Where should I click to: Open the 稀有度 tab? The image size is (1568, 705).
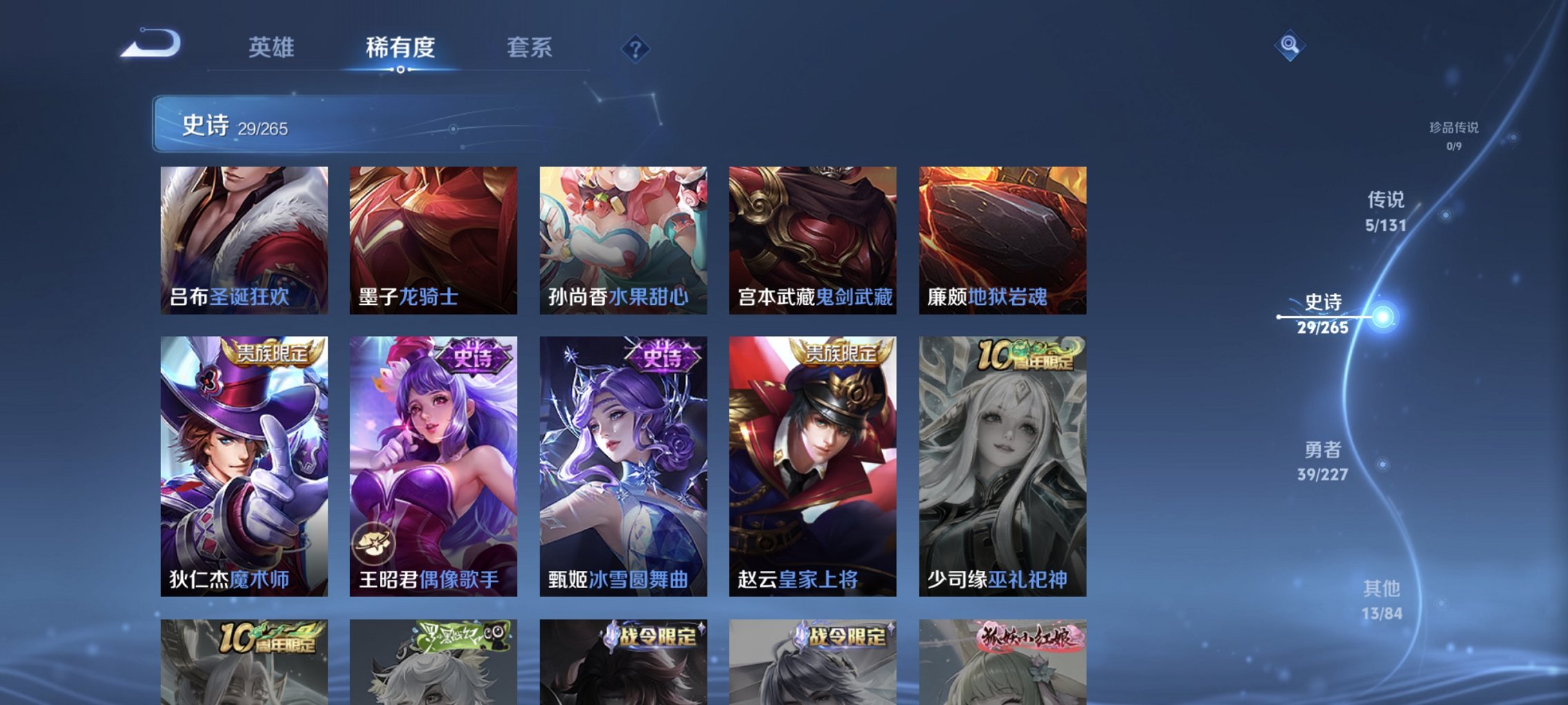[398, 48]
